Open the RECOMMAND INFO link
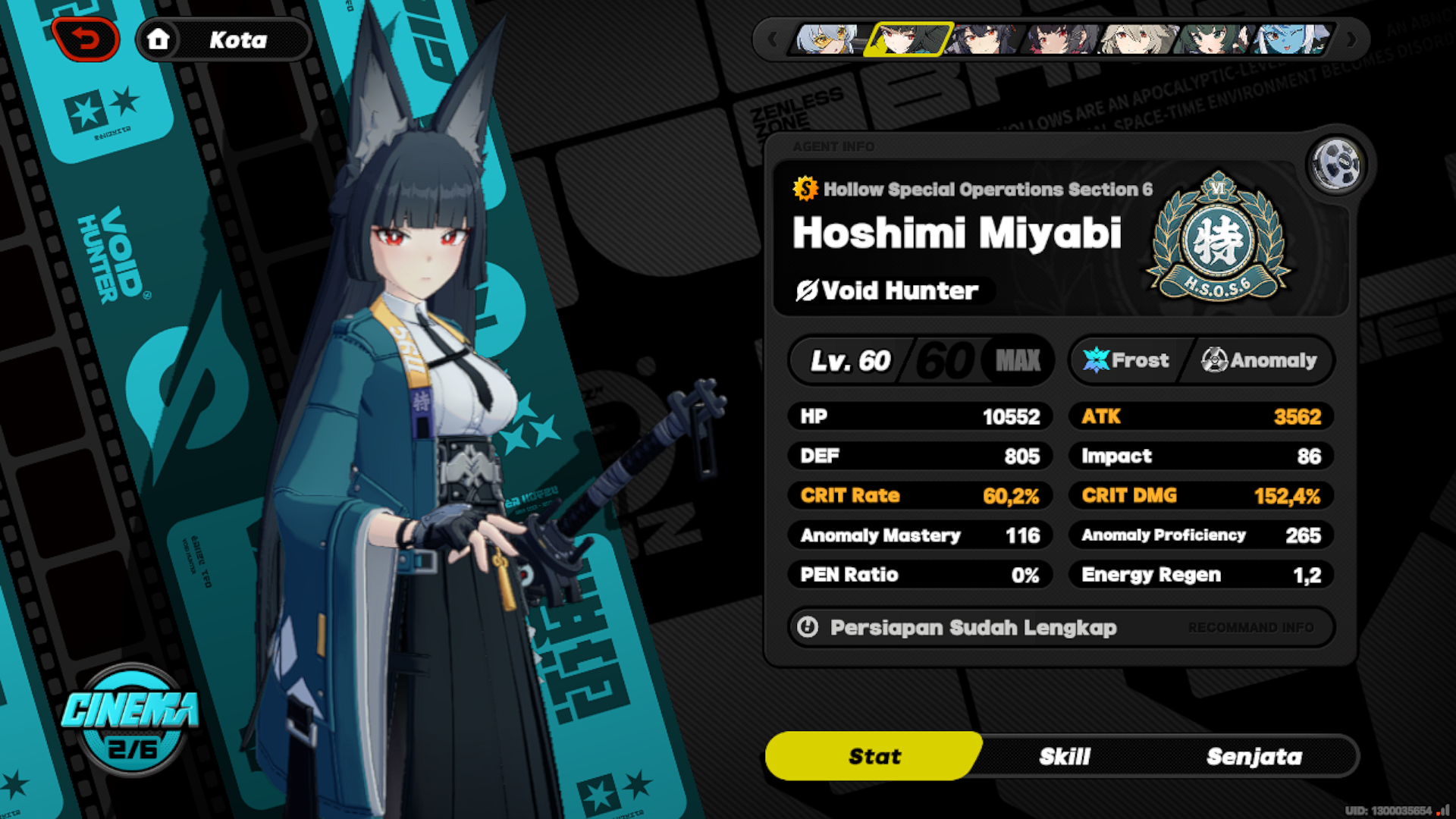The image size is (1456, 819). (x=1251, y=627)
